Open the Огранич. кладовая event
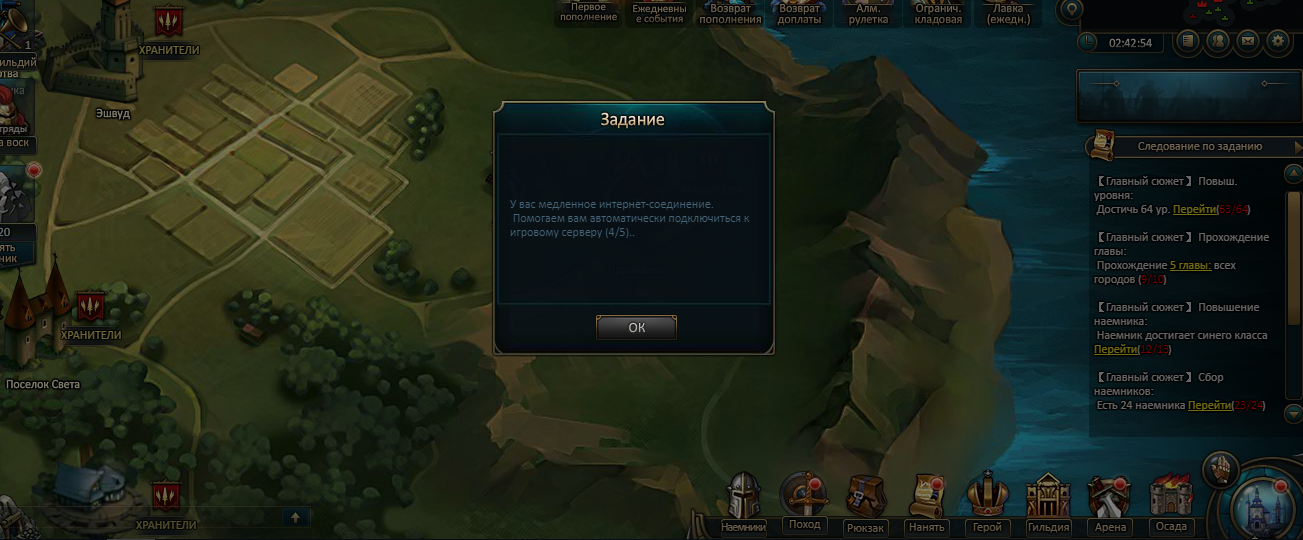This screenshot has height=540, width=1303. coord(939,13)
